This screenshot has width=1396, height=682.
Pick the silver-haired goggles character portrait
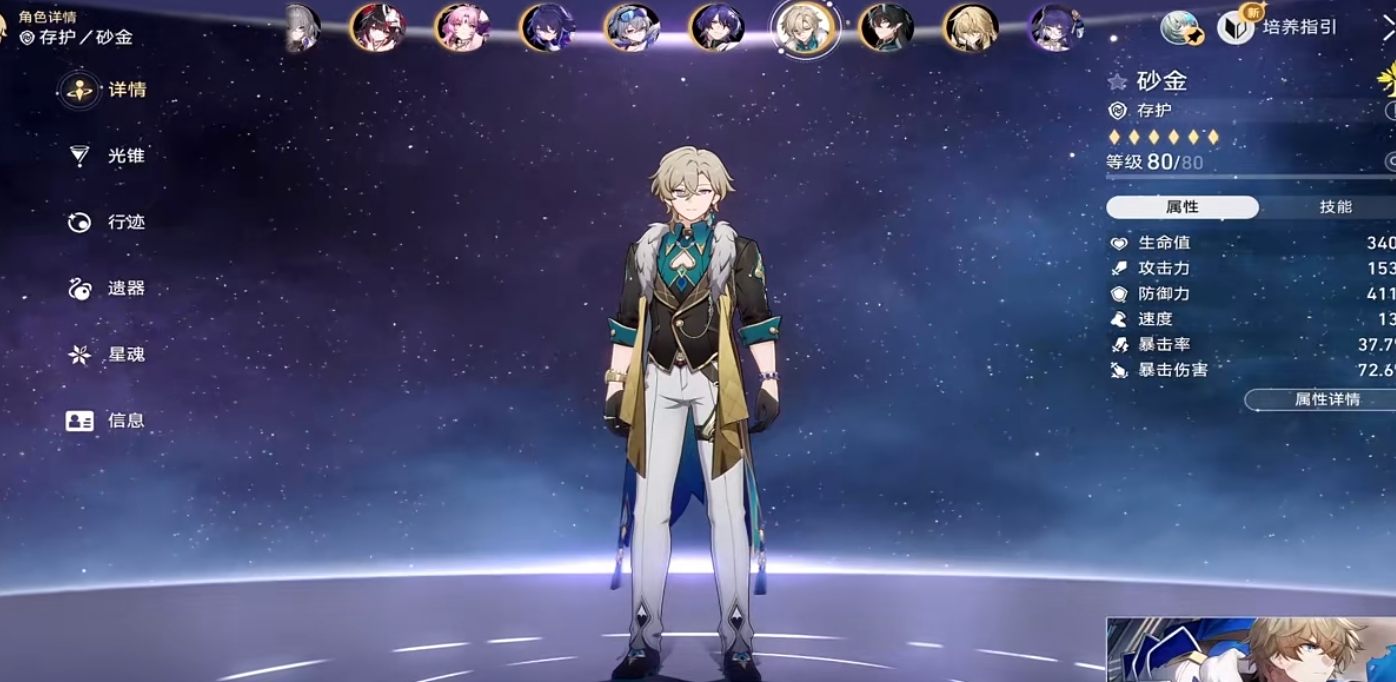click(x=632, y=27)
